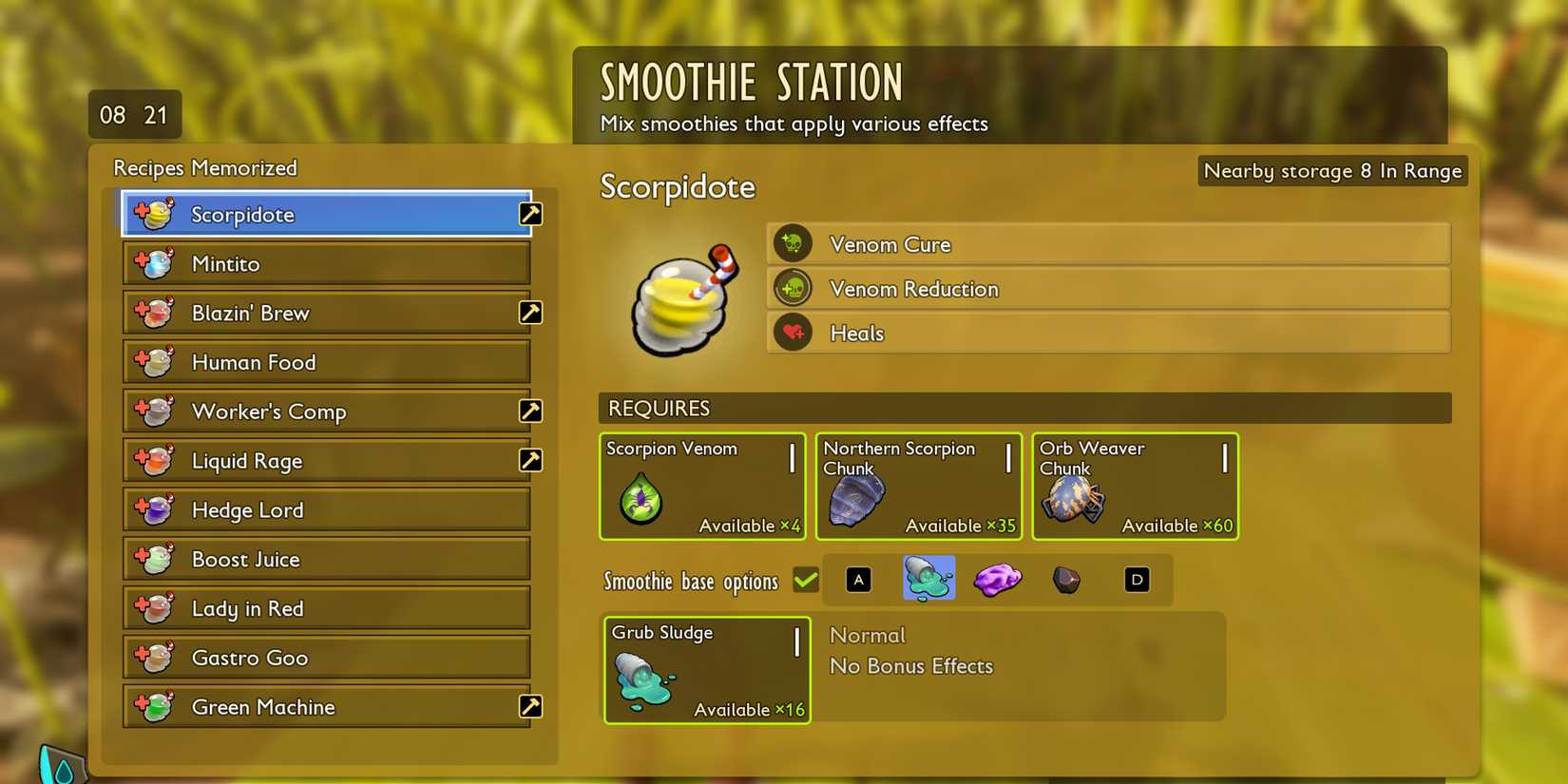The image size is (1568, 784).
Task: Select the Northern Scorpion Chunk ingredient
Action: click(918, 487)
